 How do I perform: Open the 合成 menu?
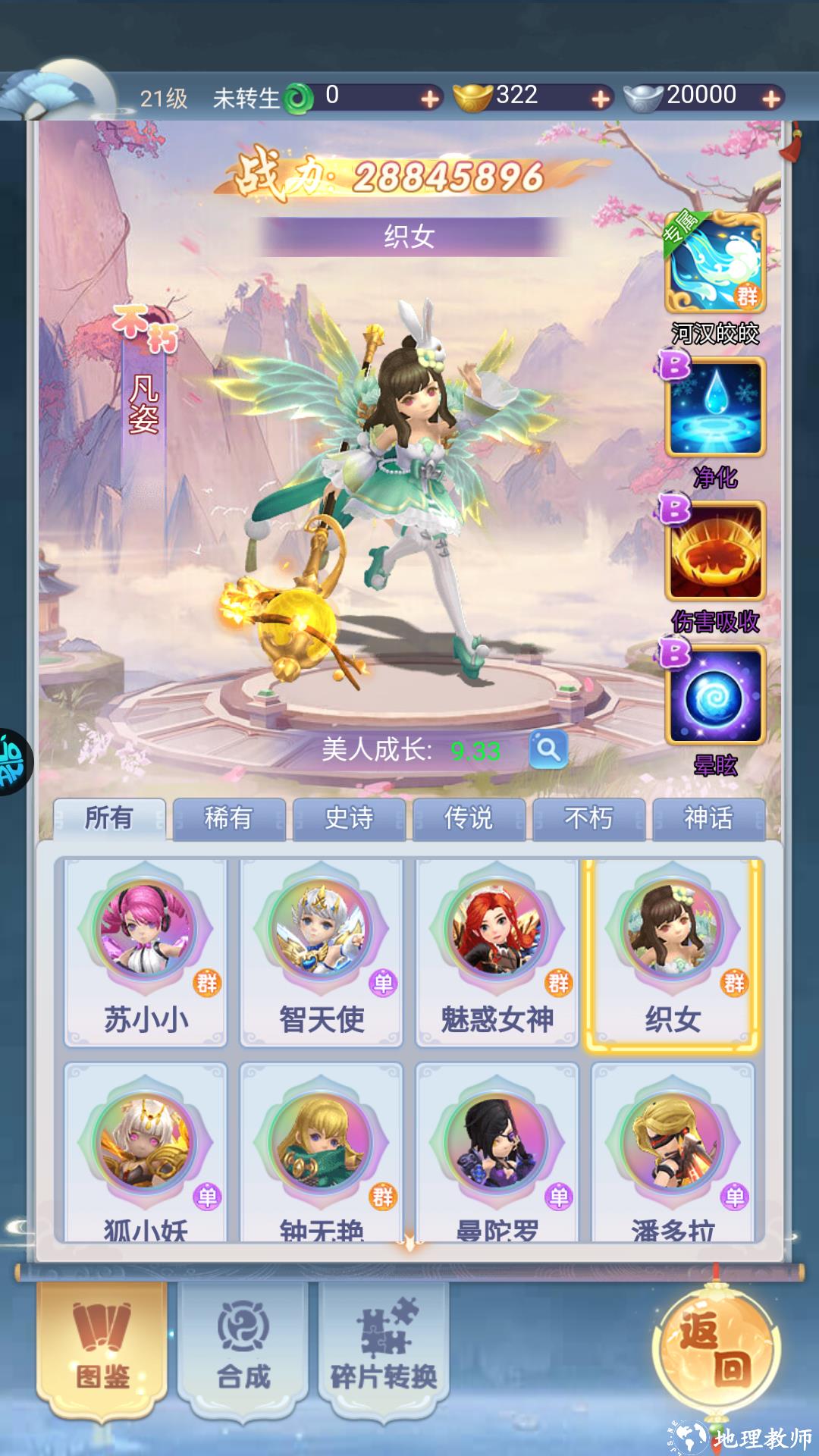(x=243, y=1345)
